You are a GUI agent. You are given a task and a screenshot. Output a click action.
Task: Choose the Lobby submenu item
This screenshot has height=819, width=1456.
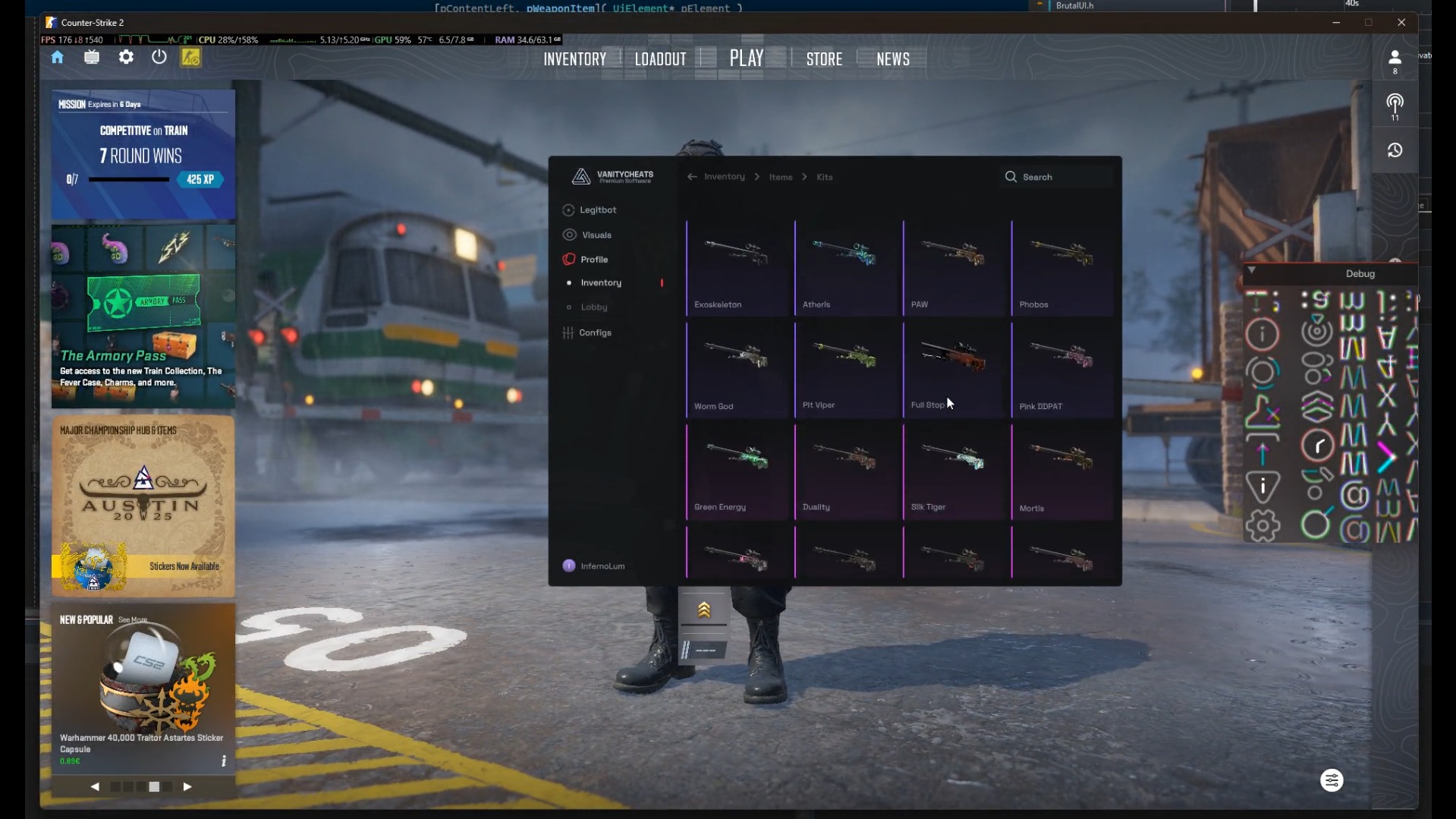593,307
